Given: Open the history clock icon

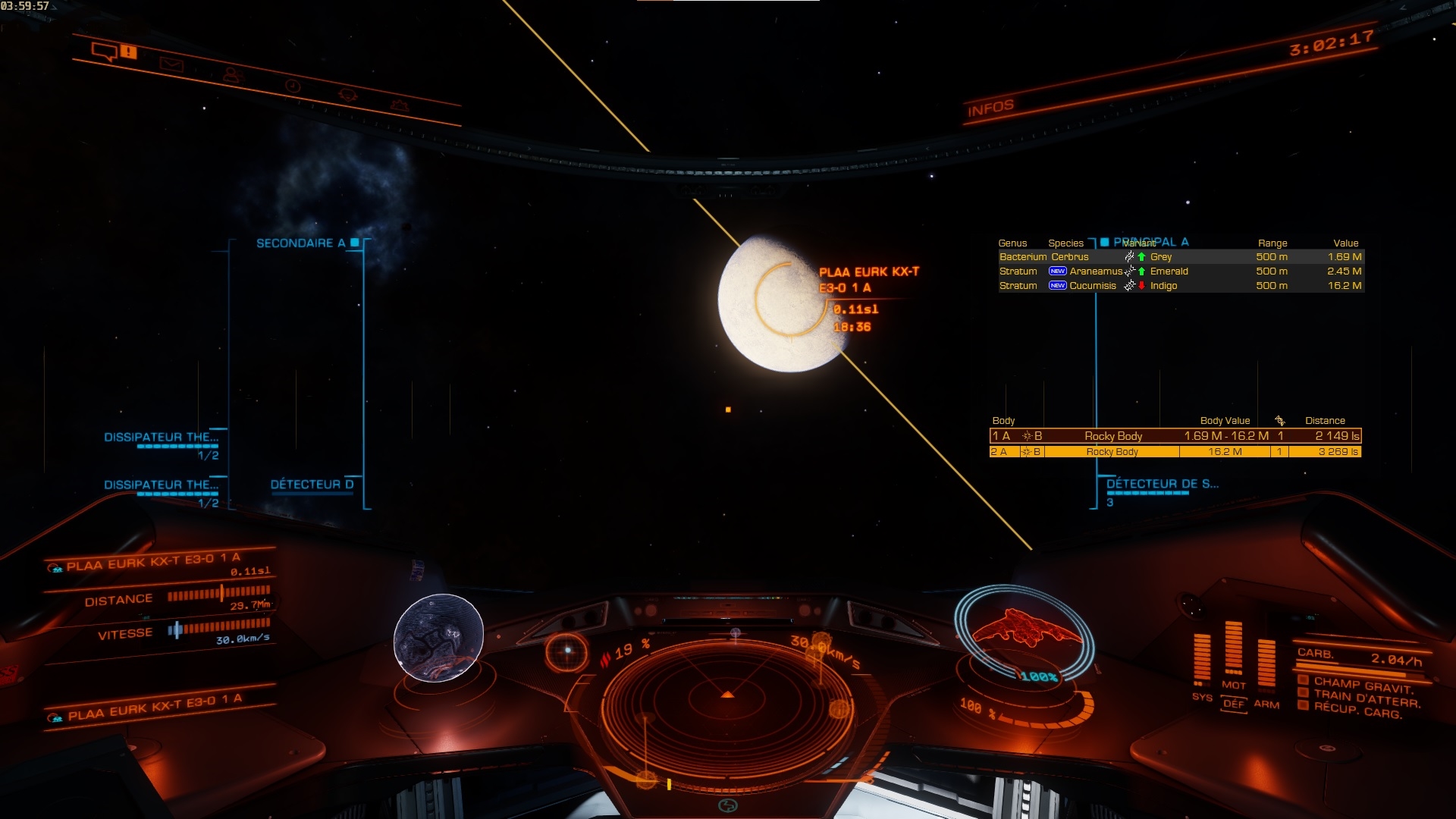Looking at the screenshot, I should tap(293, 86).
